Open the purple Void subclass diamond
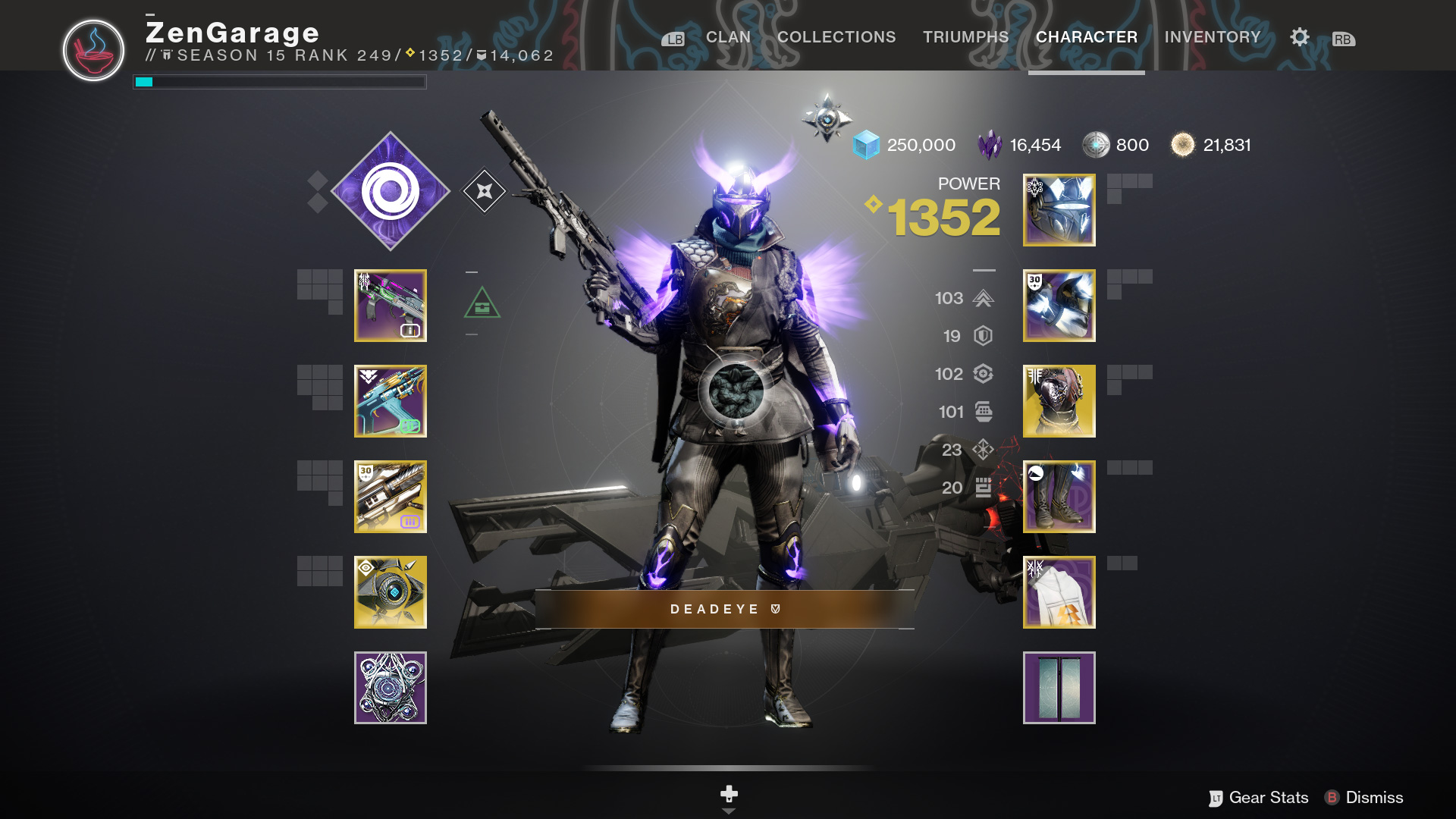1456x819 pixels. point(391,191)
